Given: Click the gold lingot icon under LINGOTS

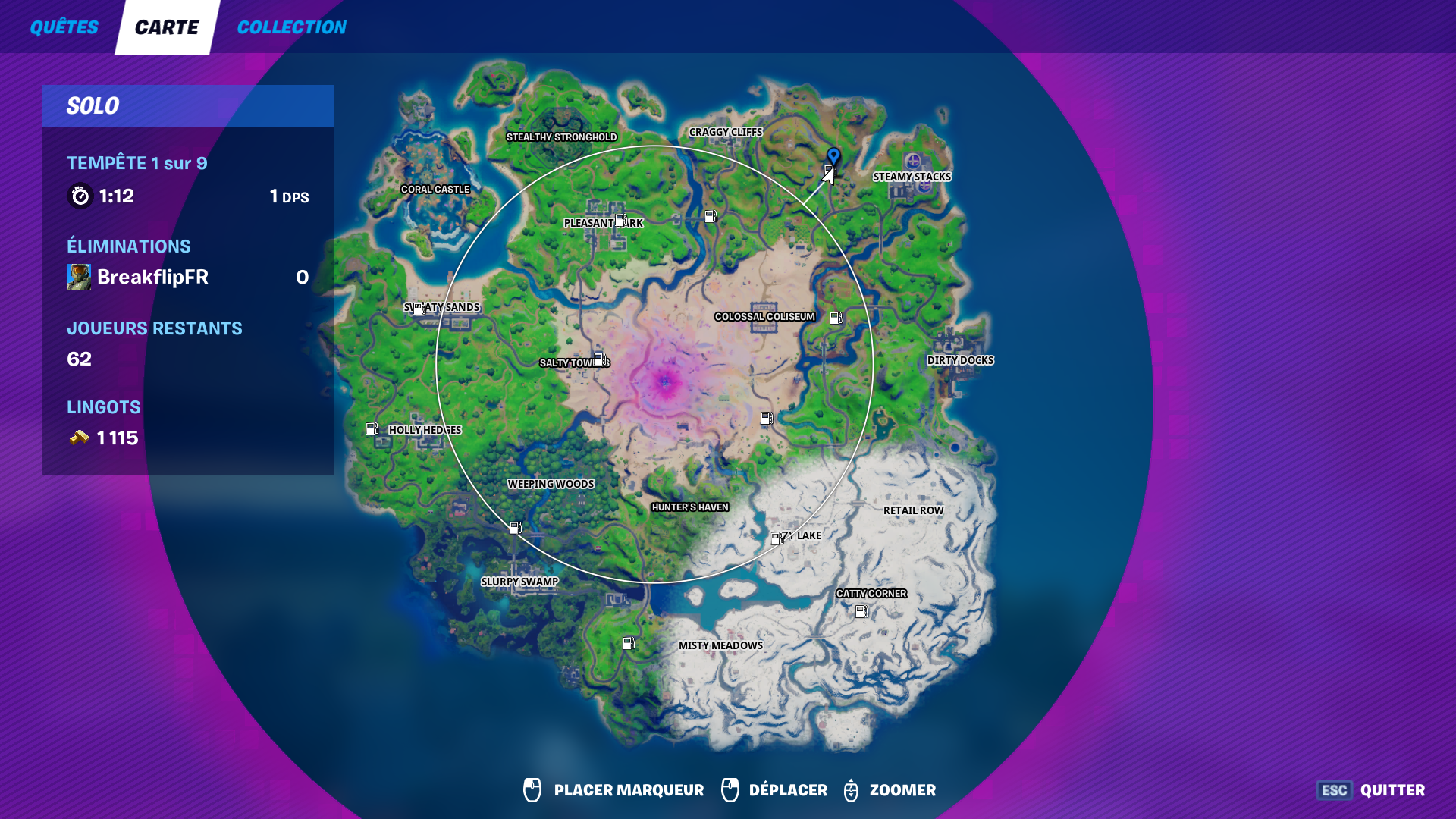Looking at the screenshot, I should (78, 438).
